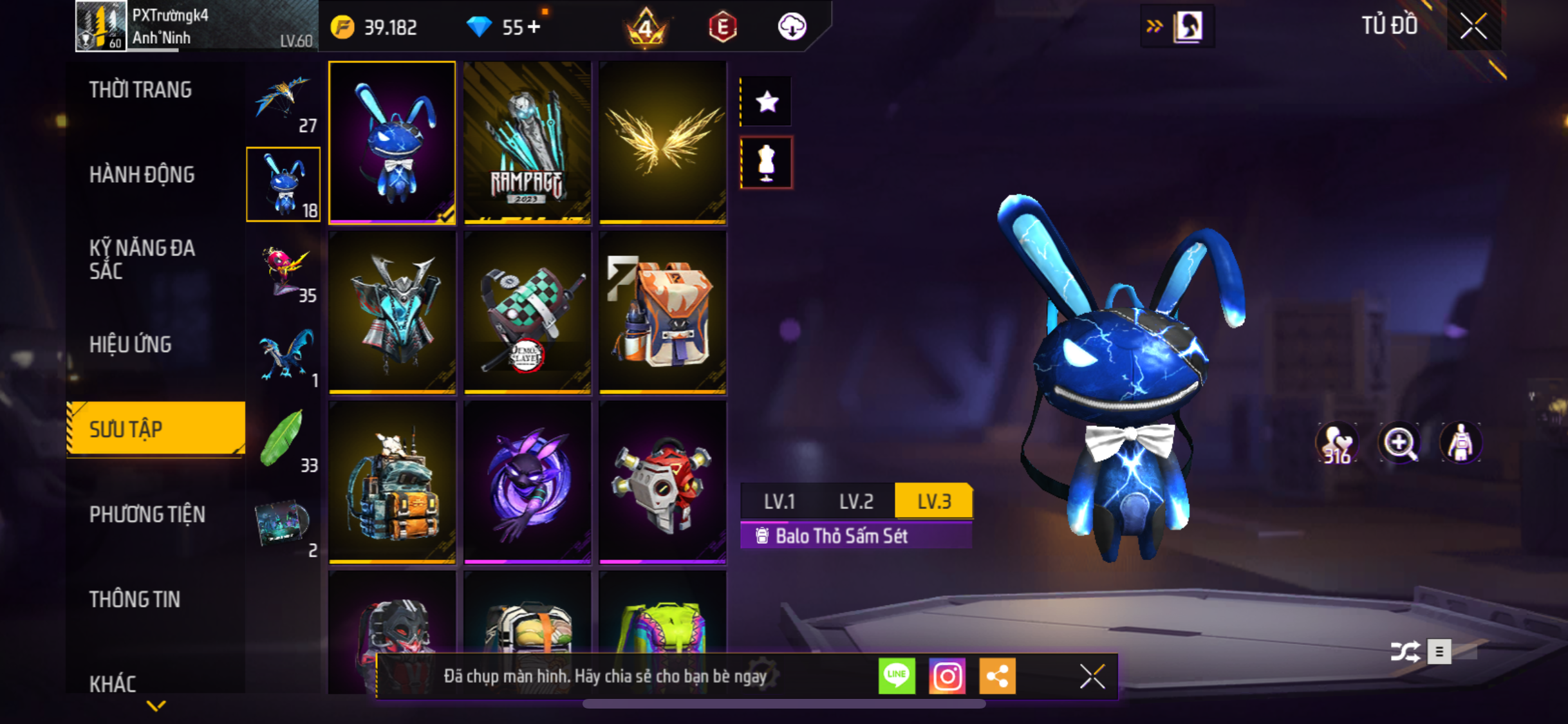Open the magnifier zoom preview
The image size is (1568, 724).
point(1399,443)
